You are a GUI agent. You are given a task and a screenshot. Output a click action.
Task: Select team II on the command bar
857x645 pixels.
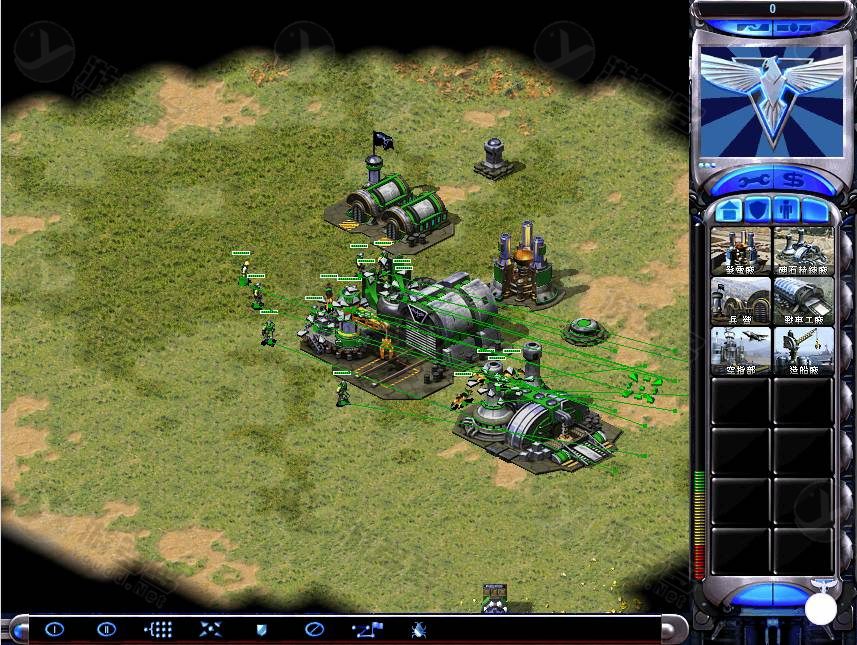point(106,629)
